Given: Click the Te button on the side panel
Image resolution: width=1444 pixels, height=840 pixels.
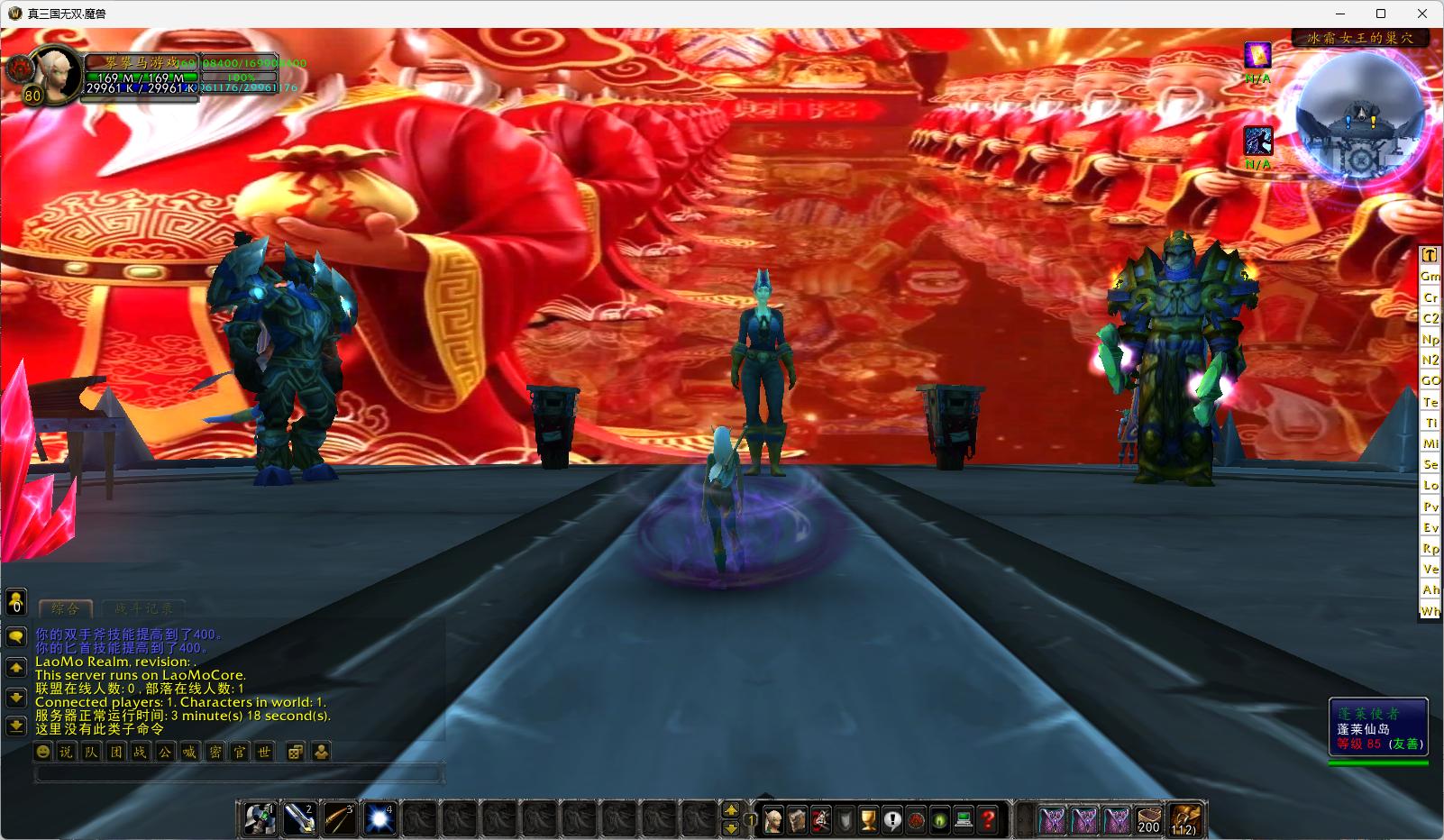Looking at the screenshot, I should 1430,402.
